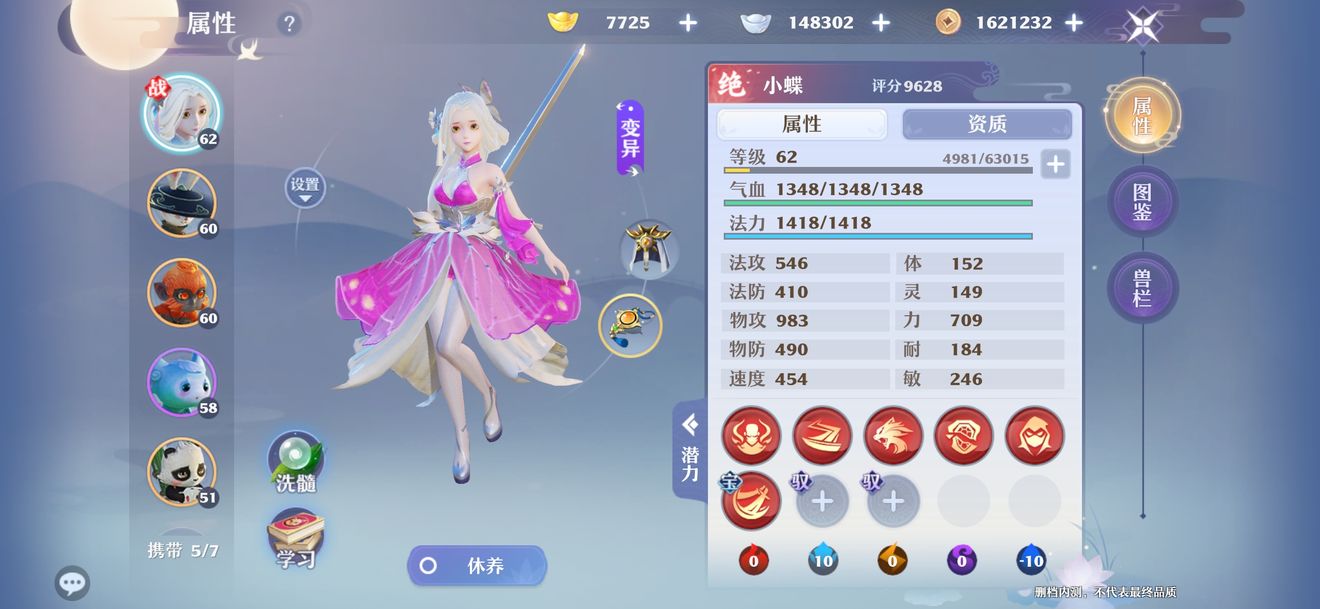The image size is (1320, 609).
Task: Open the 学习 skill book
Action: click(x=295, y=540)
